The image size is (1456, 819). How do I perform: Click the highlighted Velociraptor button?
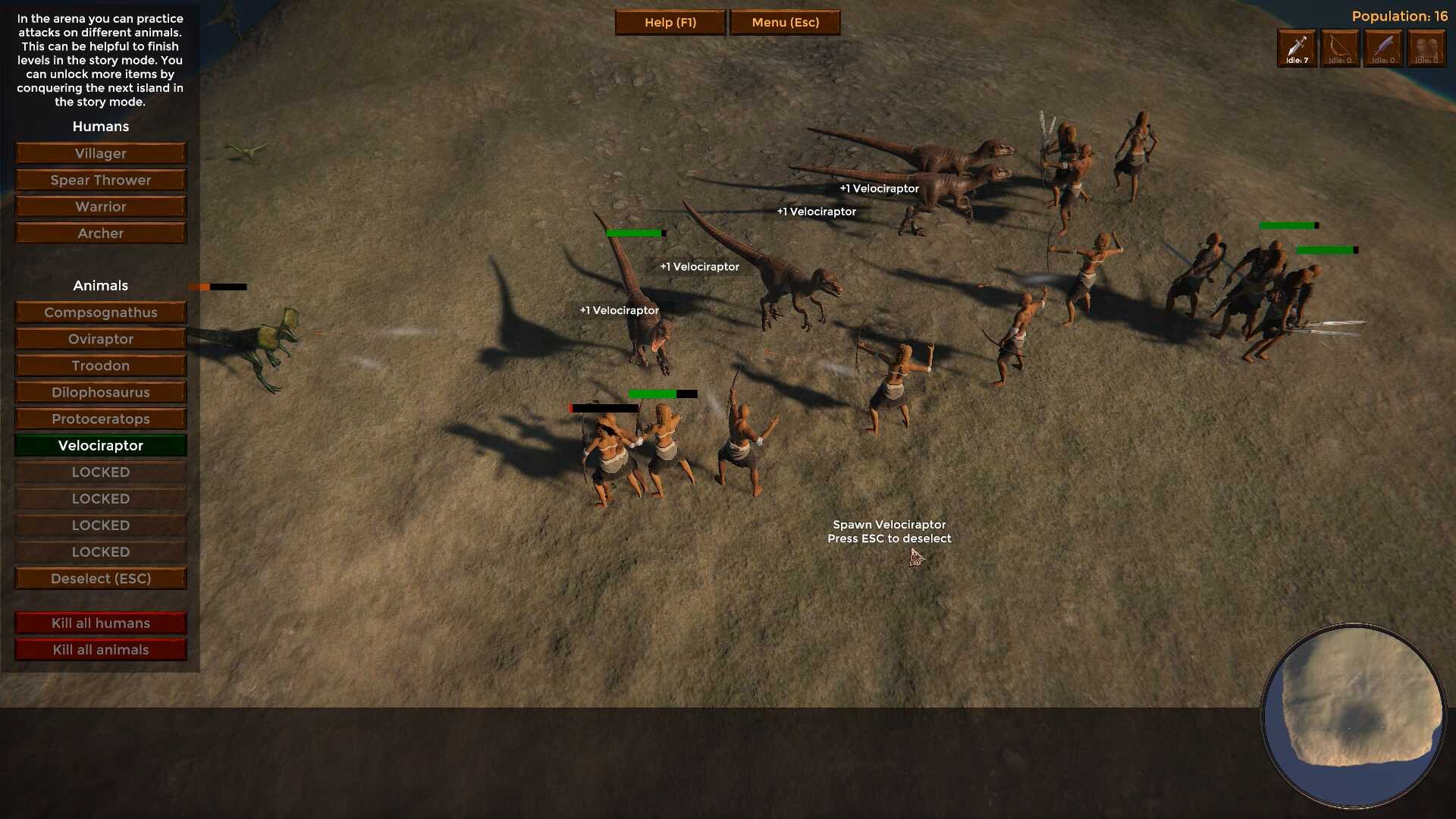[101, 445]
